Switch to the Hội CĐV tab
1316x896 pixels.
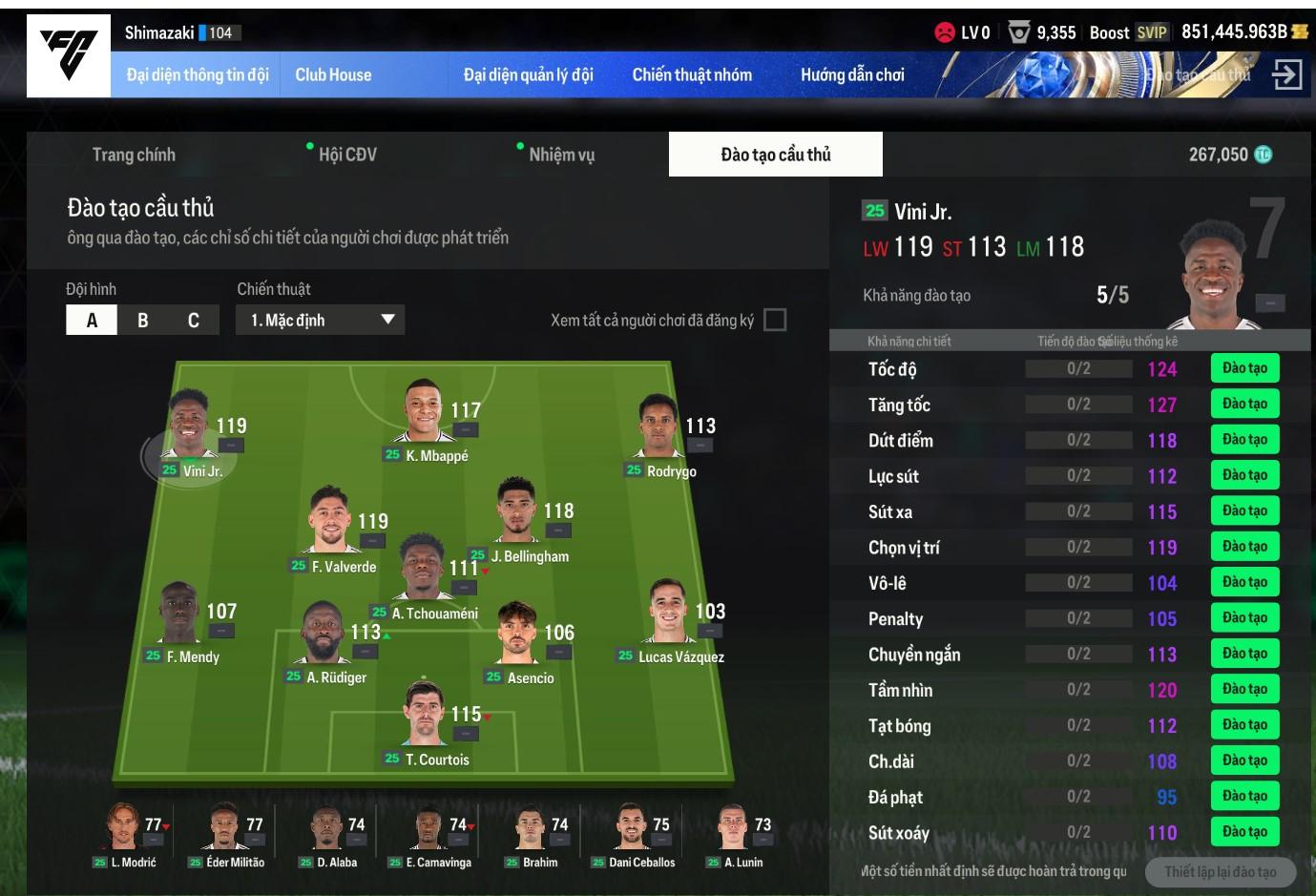coord(347,155)
